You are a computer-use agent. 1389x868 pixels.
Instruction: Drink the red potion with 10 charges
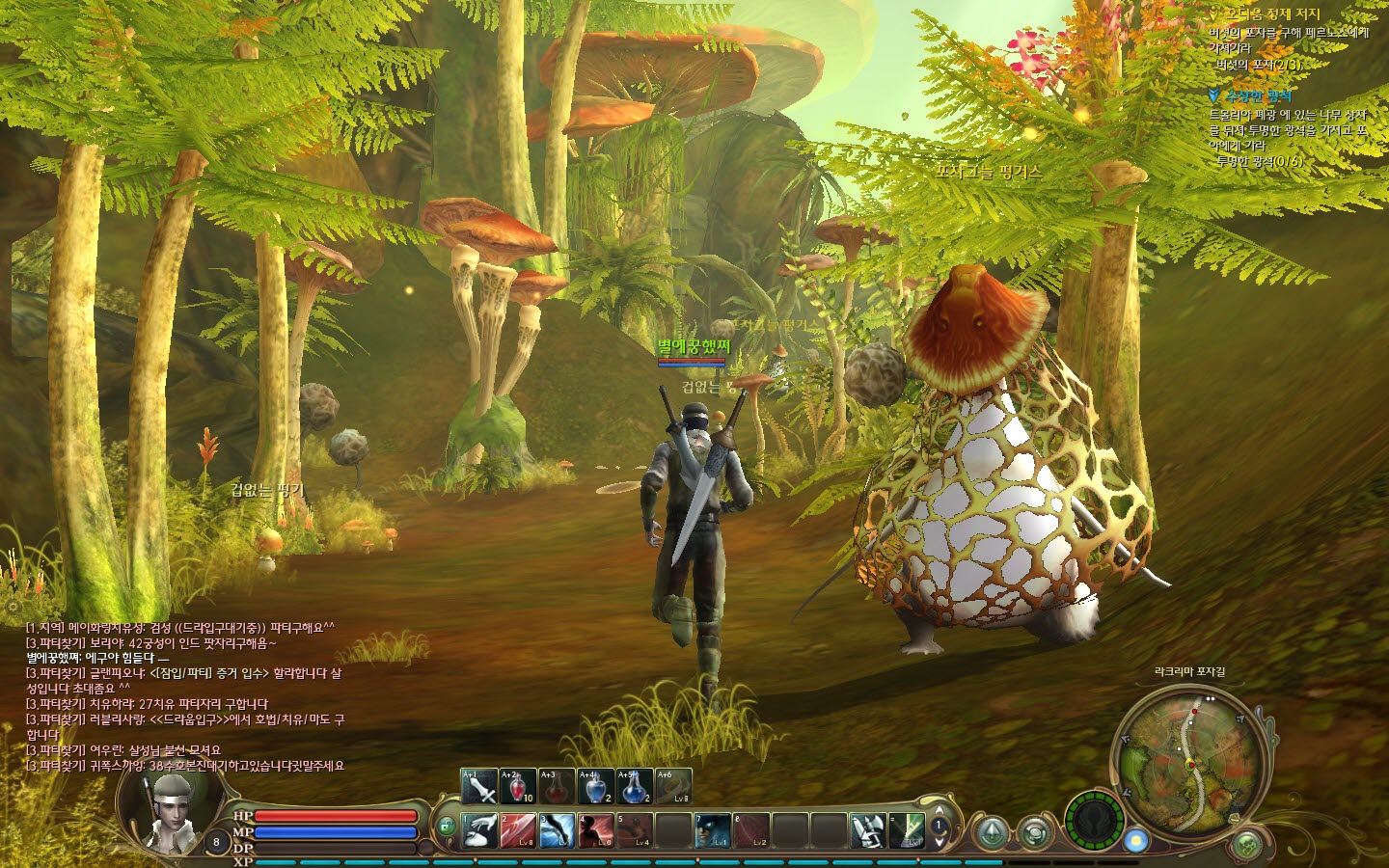click(x=518, y=786)
